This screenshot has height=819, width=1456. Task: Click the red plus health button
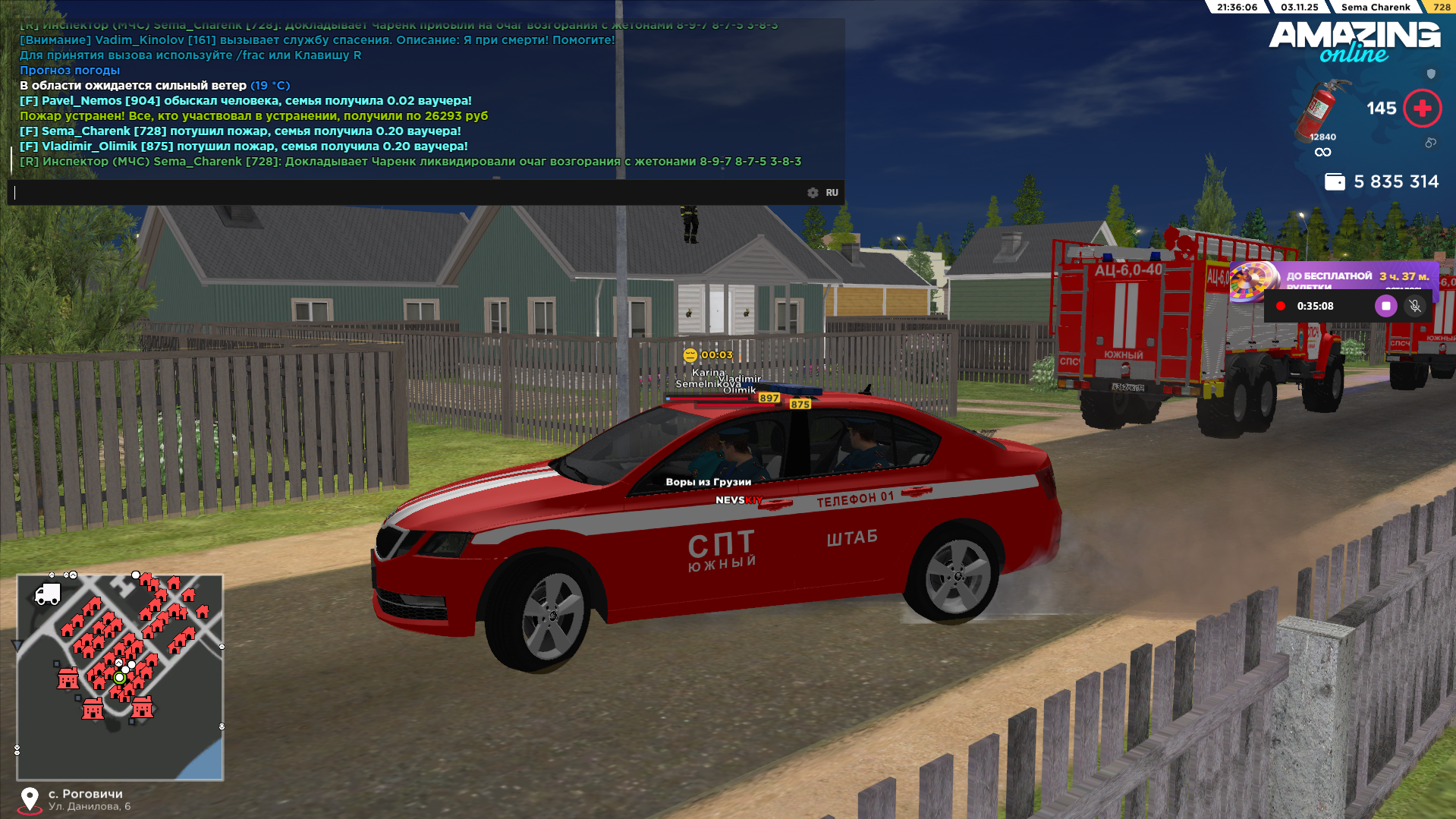pyautogui.click(x=1422, y=109)
